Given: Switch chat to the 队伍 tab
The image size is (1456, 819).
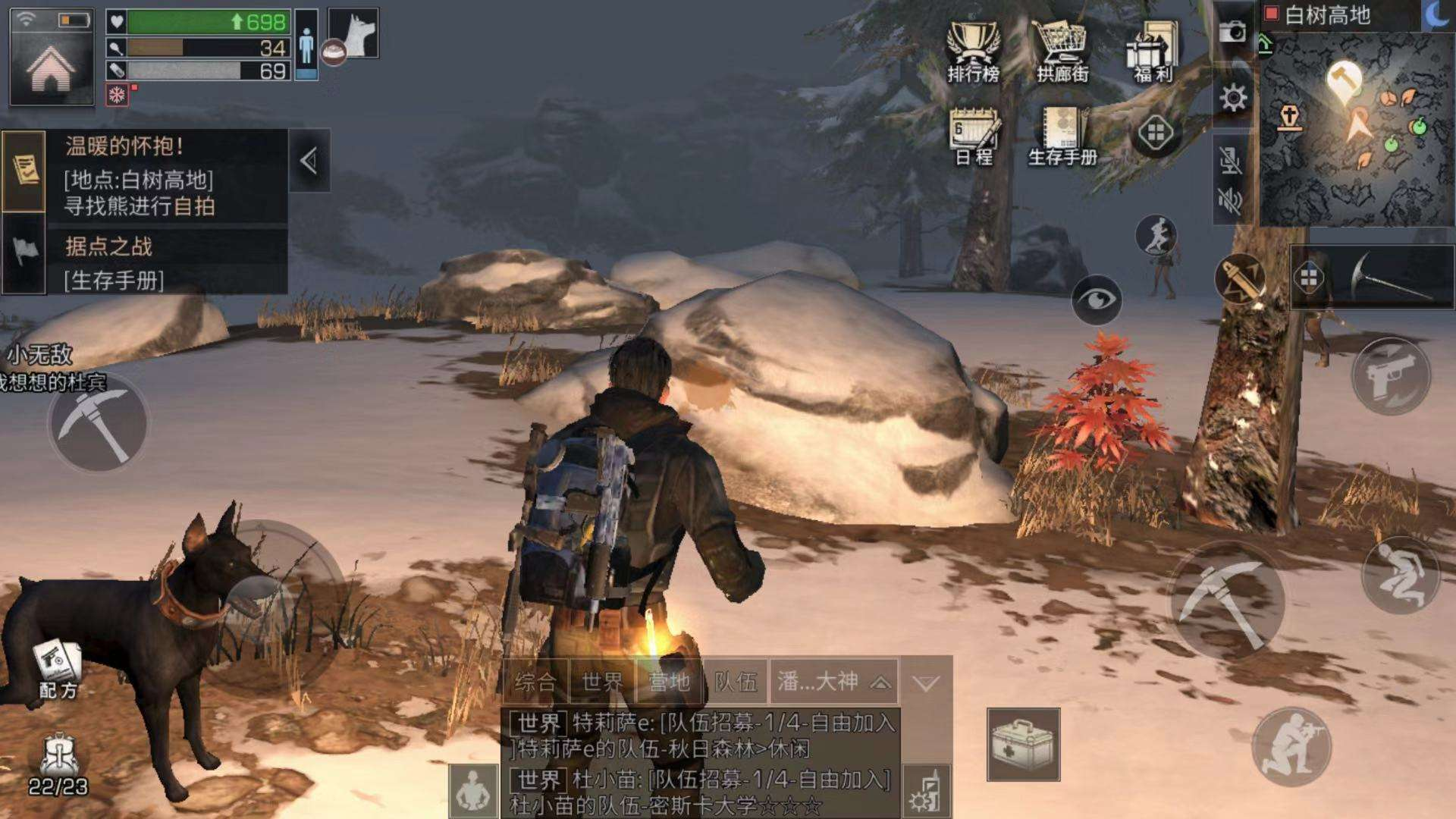Looking at the screenshot, I should tap(736, 682).
